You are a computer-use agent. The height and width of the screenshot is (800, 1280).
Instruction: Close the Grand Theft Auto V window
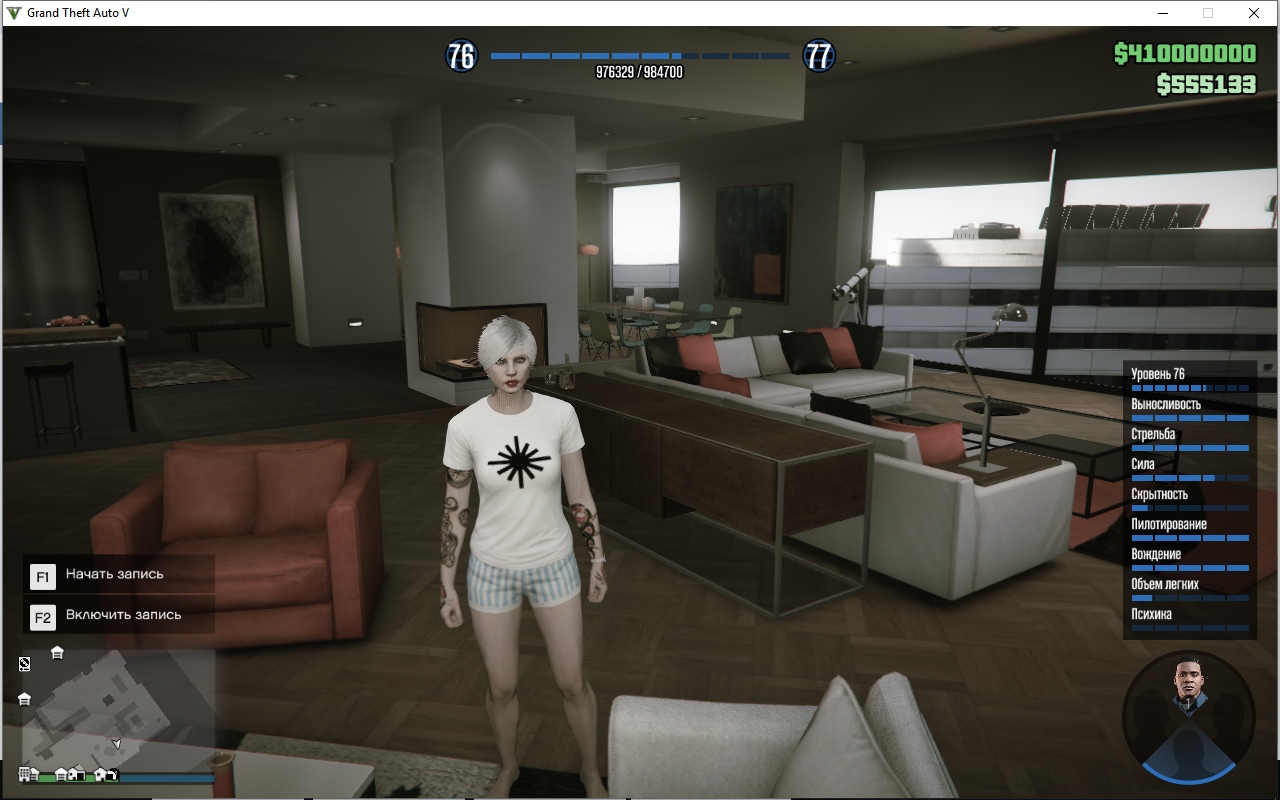(1254, 13)
